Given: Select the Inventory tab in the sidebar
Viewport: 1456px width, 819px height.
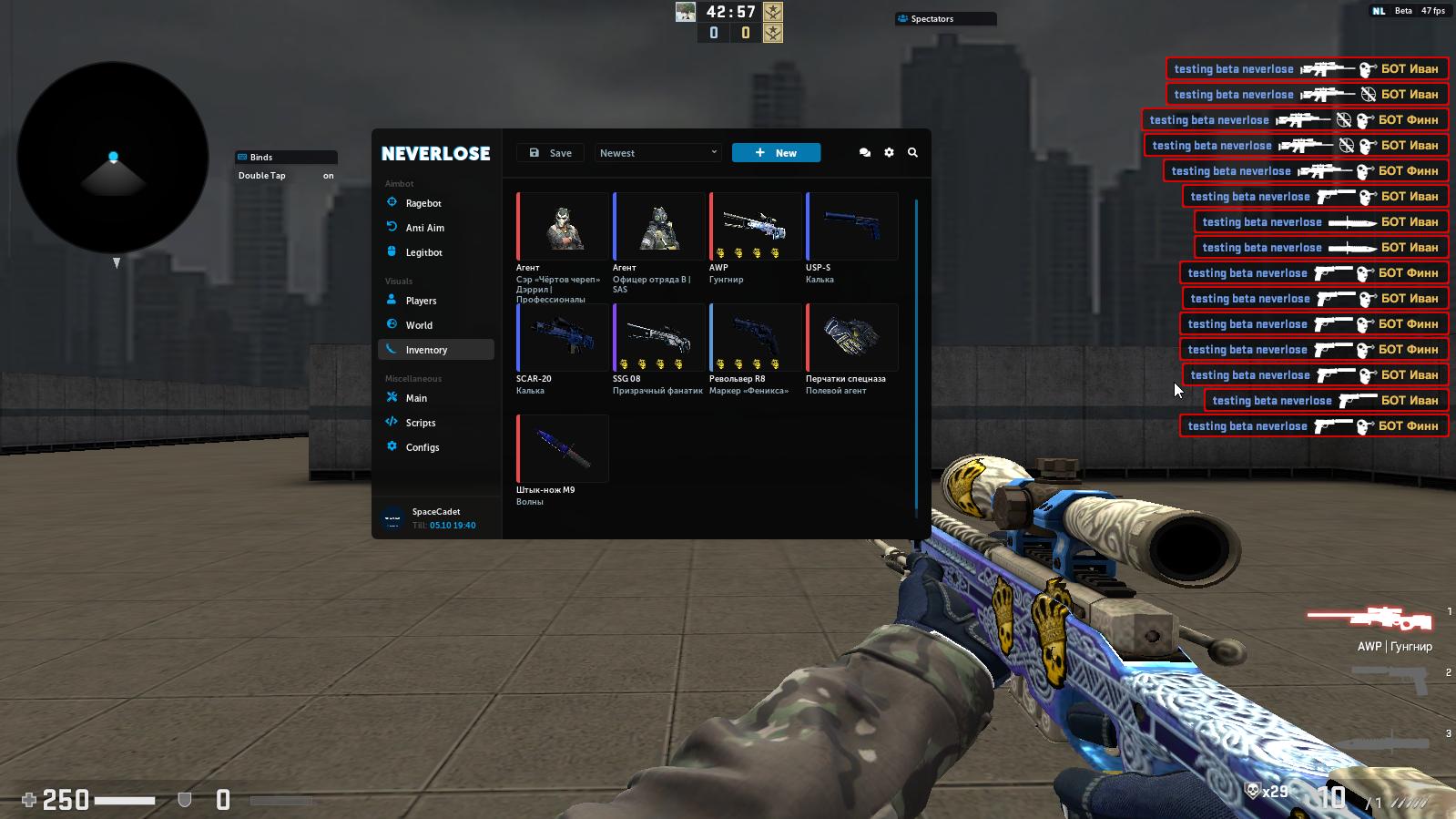Looking at the screenshot, I should point(426,349).
